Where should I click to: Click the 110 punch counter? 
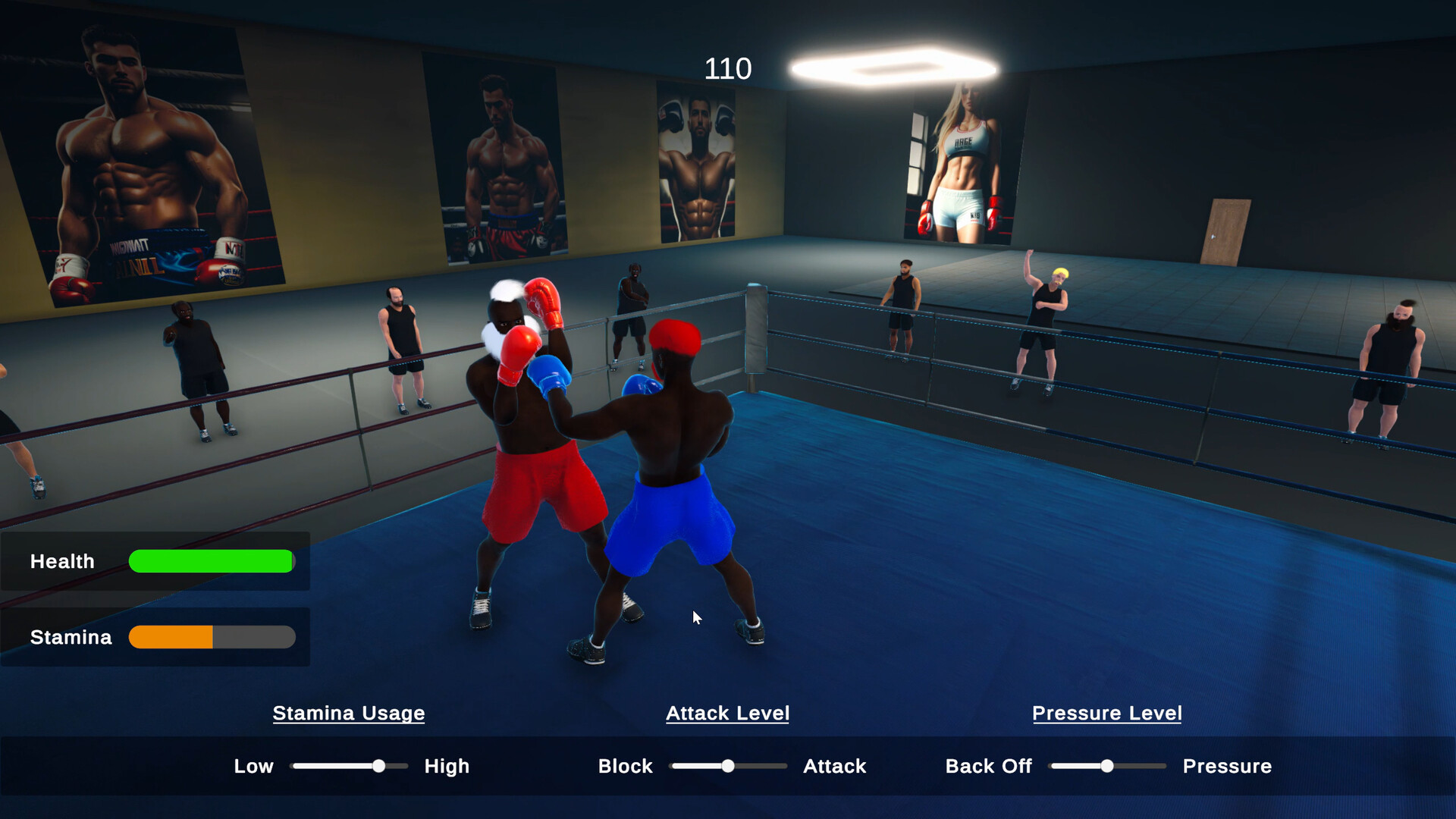pos(726,68)
